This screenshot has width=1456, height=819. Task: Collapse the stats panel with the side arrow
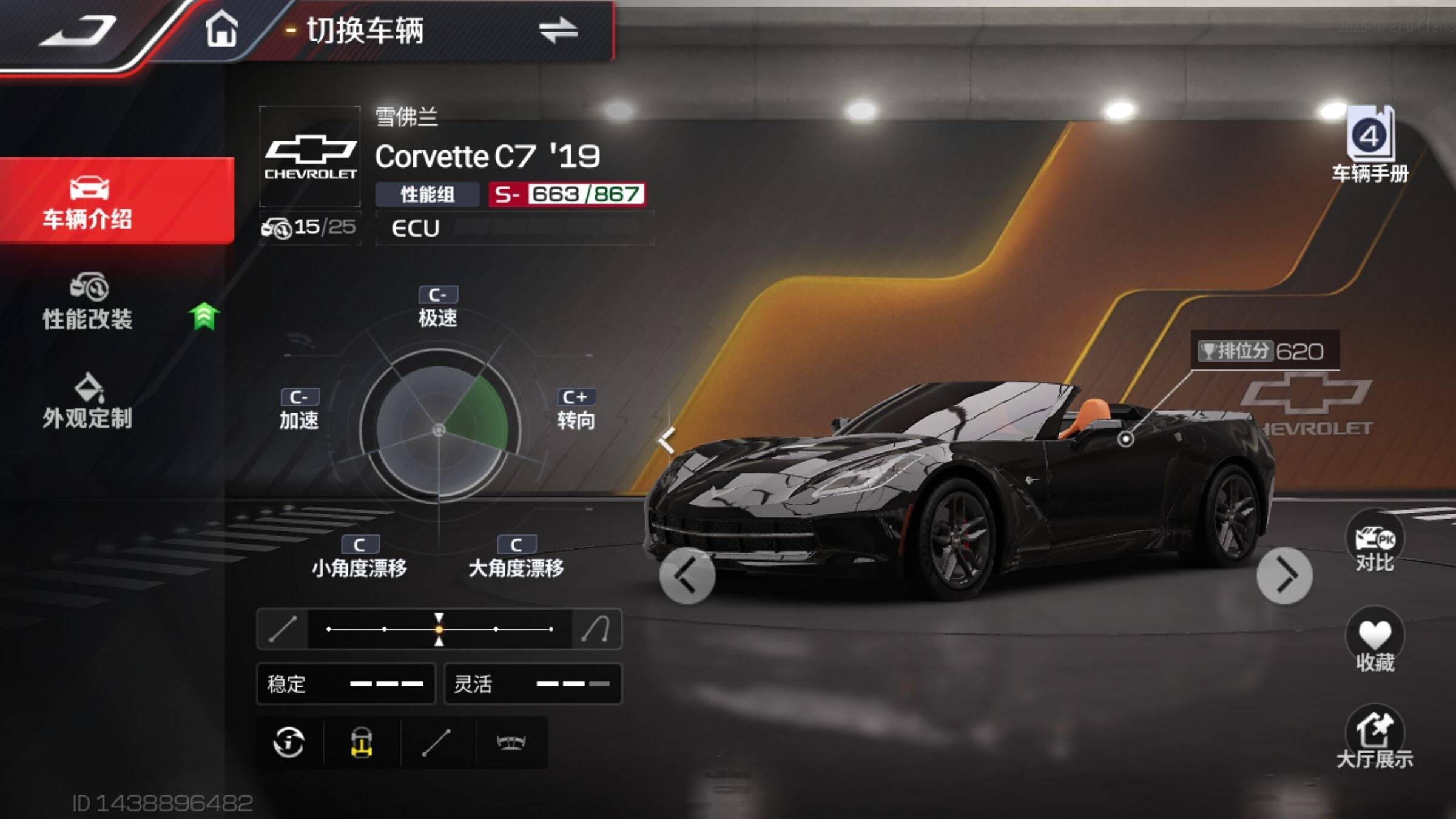click(667, 440)
